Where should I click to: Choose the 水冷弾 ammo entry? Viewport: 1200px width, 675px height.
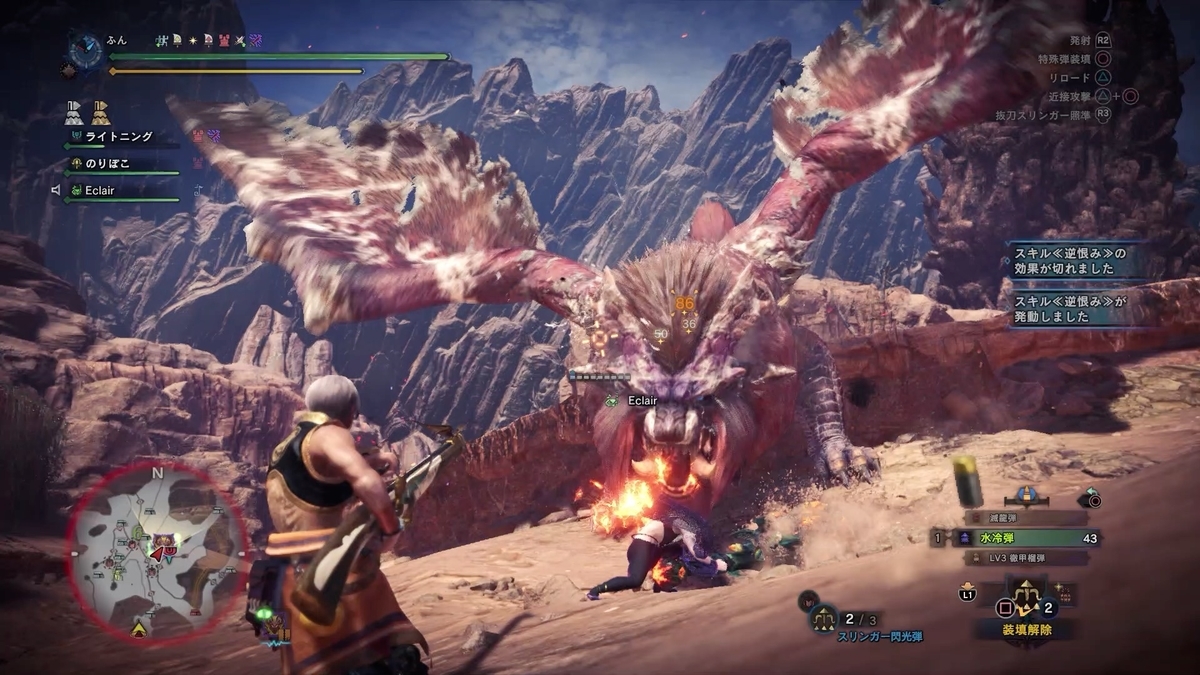(x=1020, y=538)
